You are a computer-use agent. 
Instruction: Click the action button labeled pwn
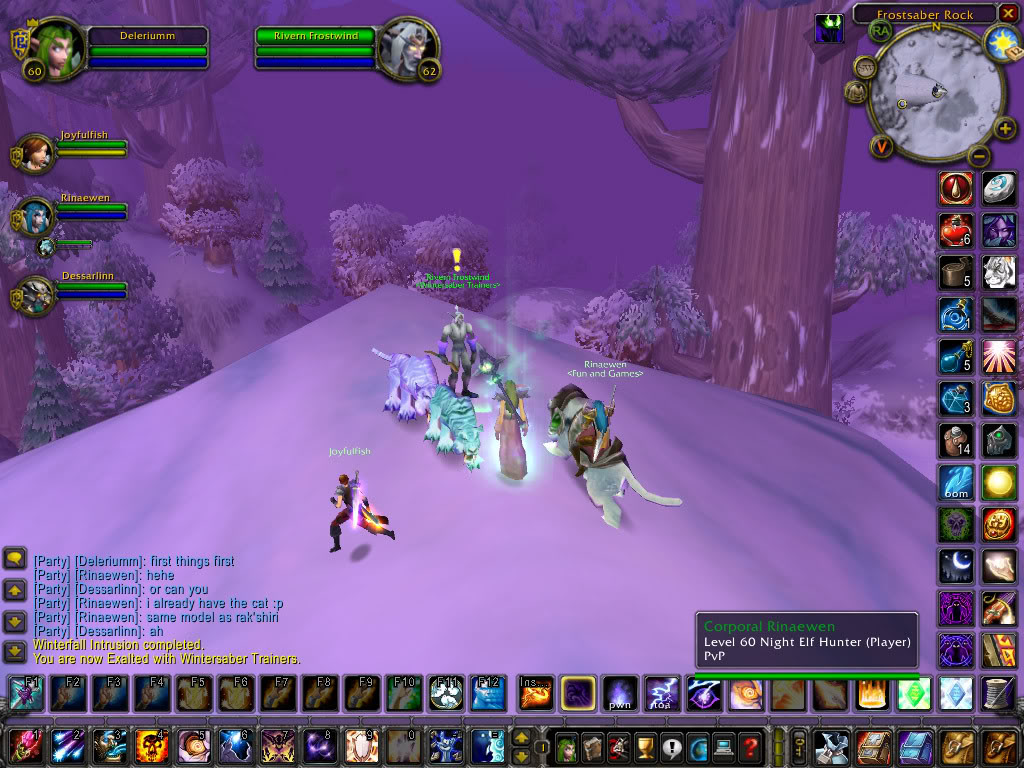pos(619,693)
